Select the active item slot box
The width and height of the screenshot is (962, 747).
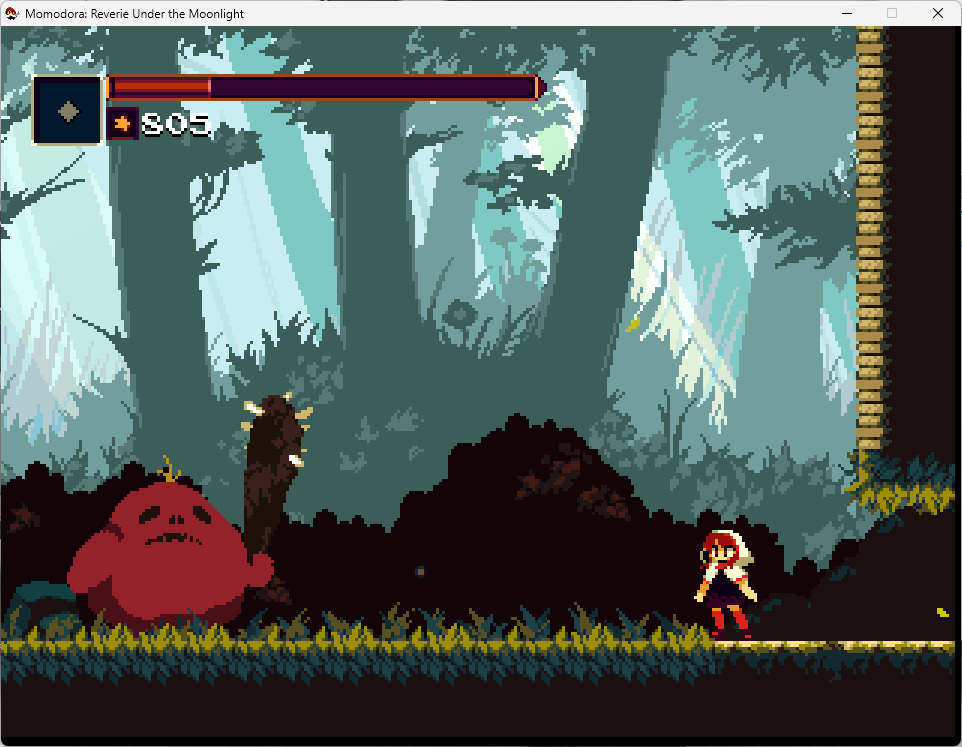tap(68, 110)
